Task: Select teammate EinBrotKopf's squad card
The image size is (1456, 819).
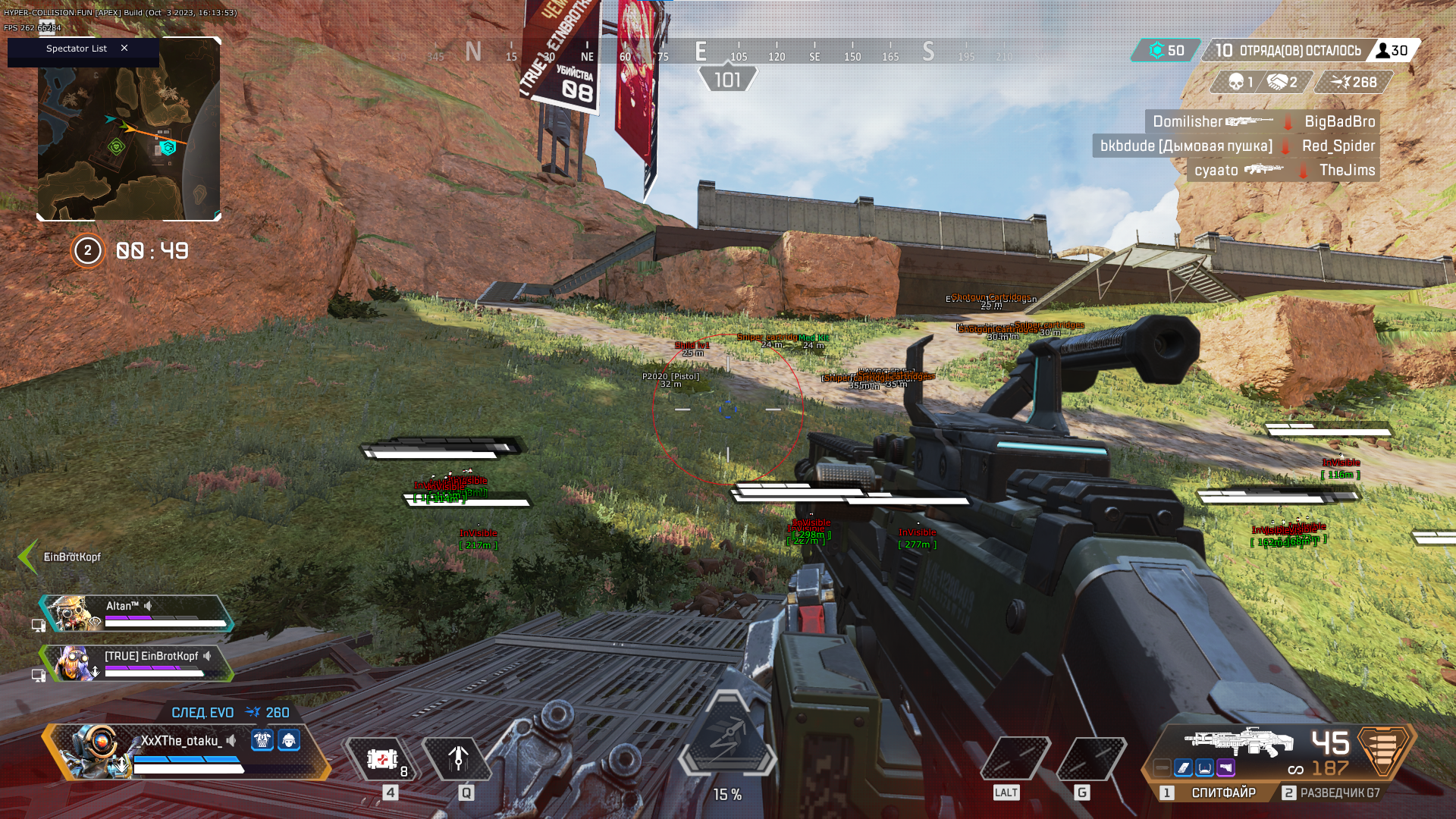Action: coord(136,664)
